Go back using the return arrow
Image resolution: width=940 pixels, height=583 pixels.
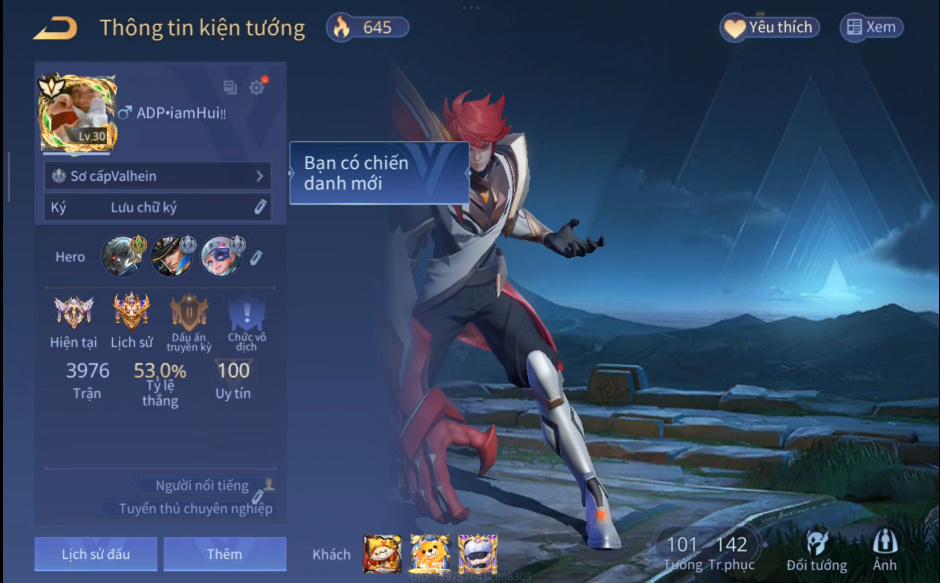[55, 28]
